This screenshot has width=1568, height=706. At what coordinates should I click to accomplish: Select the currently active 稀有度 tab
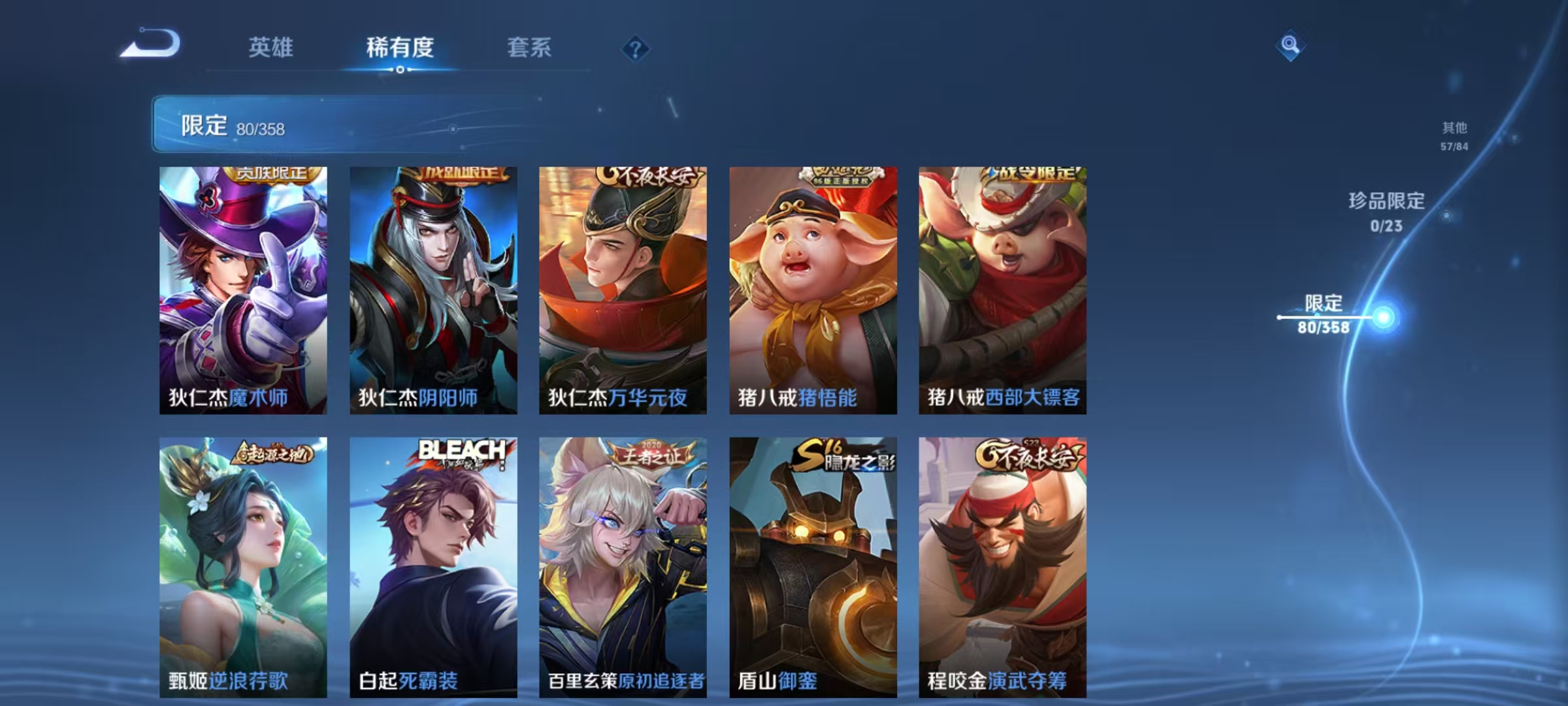pos(400,48)
